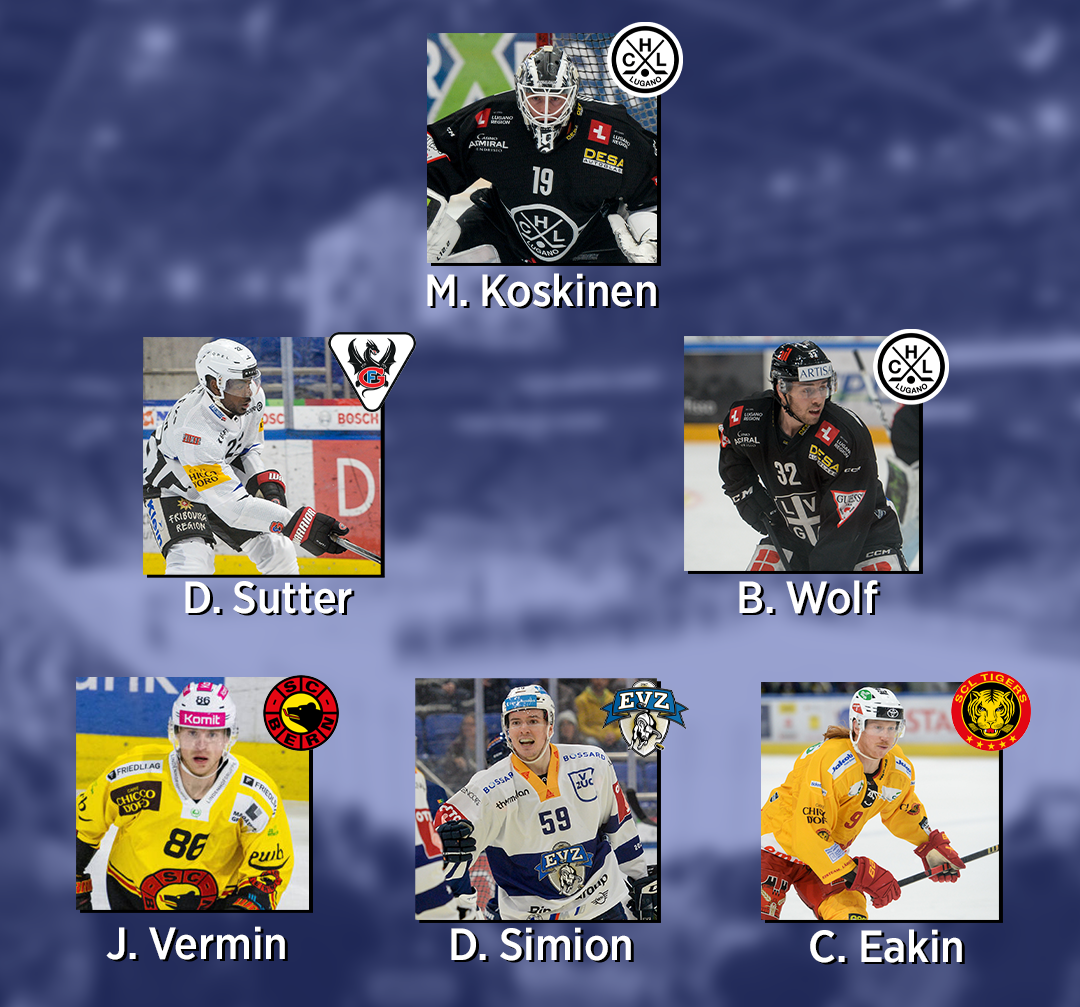
Task: Click the Lugano logo on Koskinen's card
Action: coord(646,59)
